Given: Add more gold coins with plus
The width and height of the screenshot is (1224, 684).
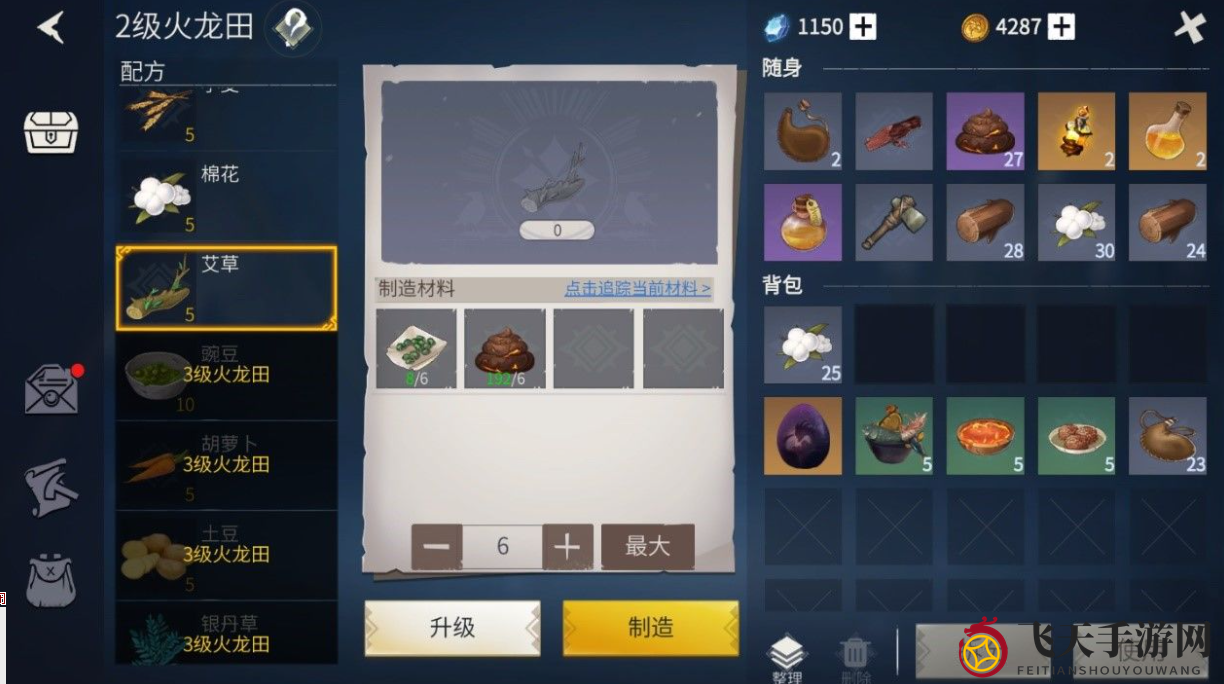Looking at the screenshot, I should pyautogui.click(x=1061, y=27).
